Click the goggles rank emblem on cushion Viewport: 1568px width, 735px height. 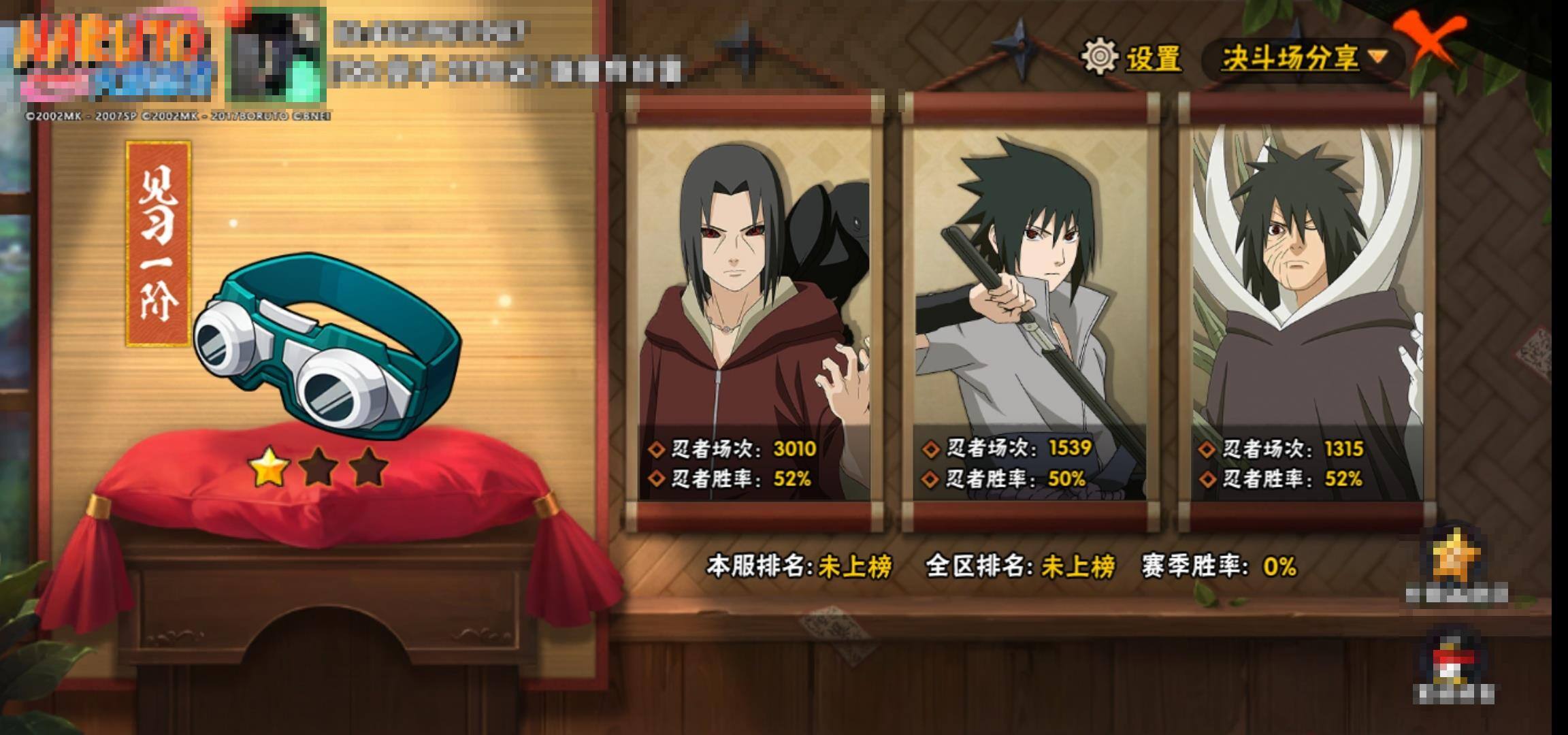(x=324, y=347)
